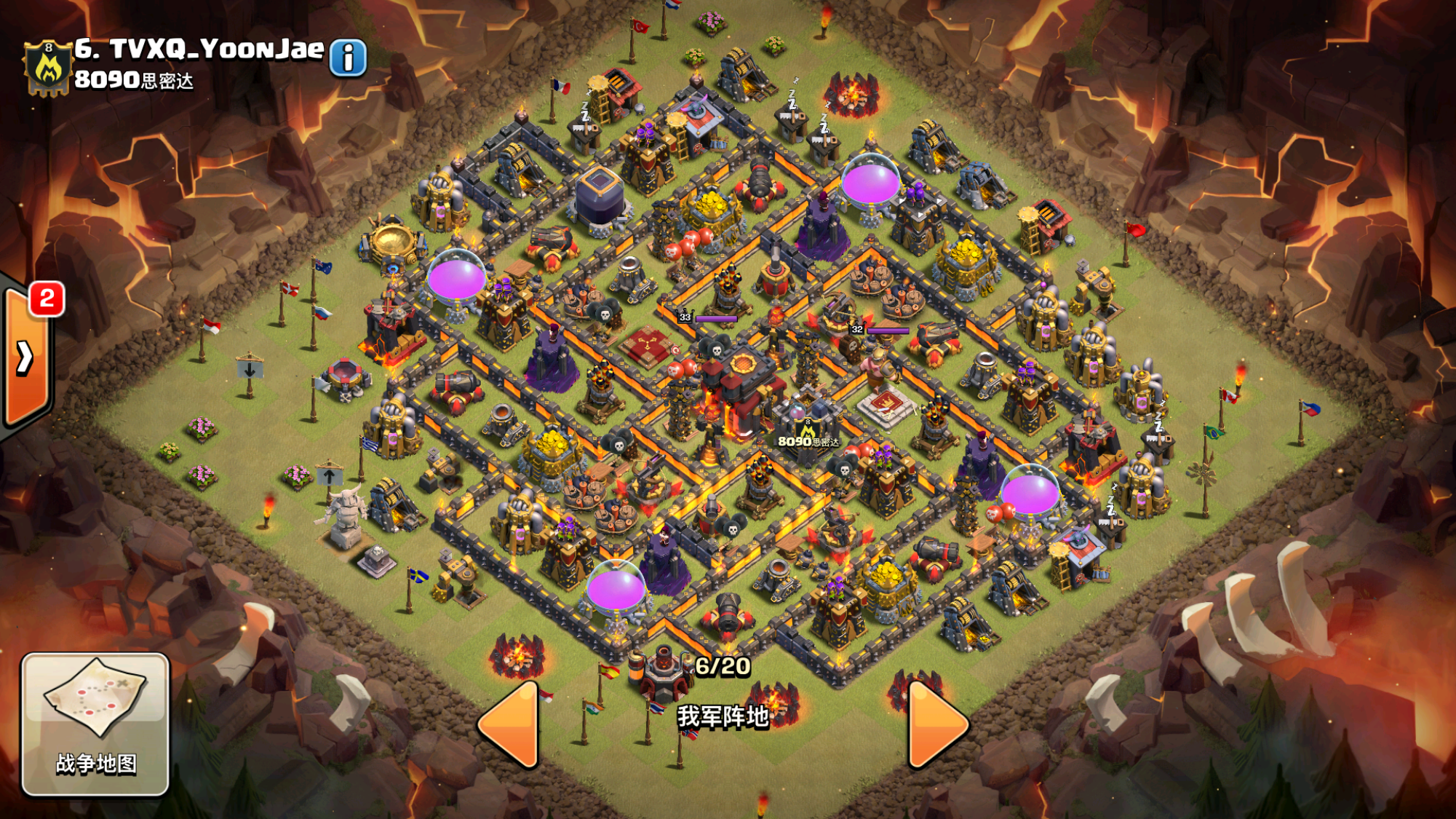Show the previous war base
Screen dimensions: 1456x819
pyautogui.click(x=510, y=725)
